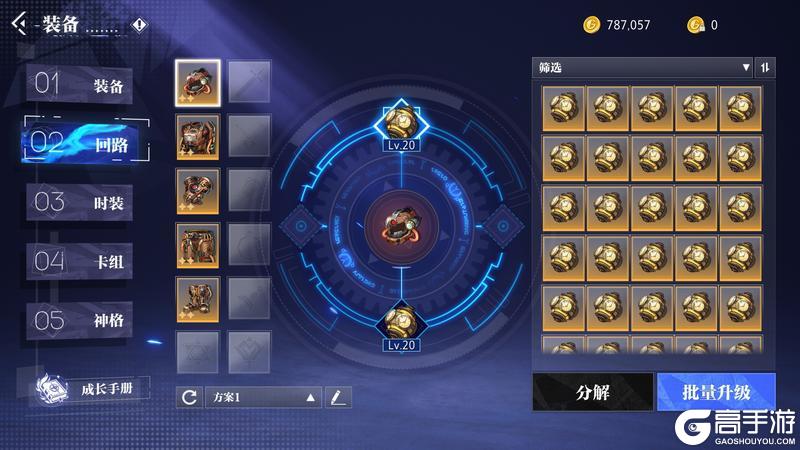
Task: Activate the 批量升级 batch upgrade button
Action: tap(717, 391)
